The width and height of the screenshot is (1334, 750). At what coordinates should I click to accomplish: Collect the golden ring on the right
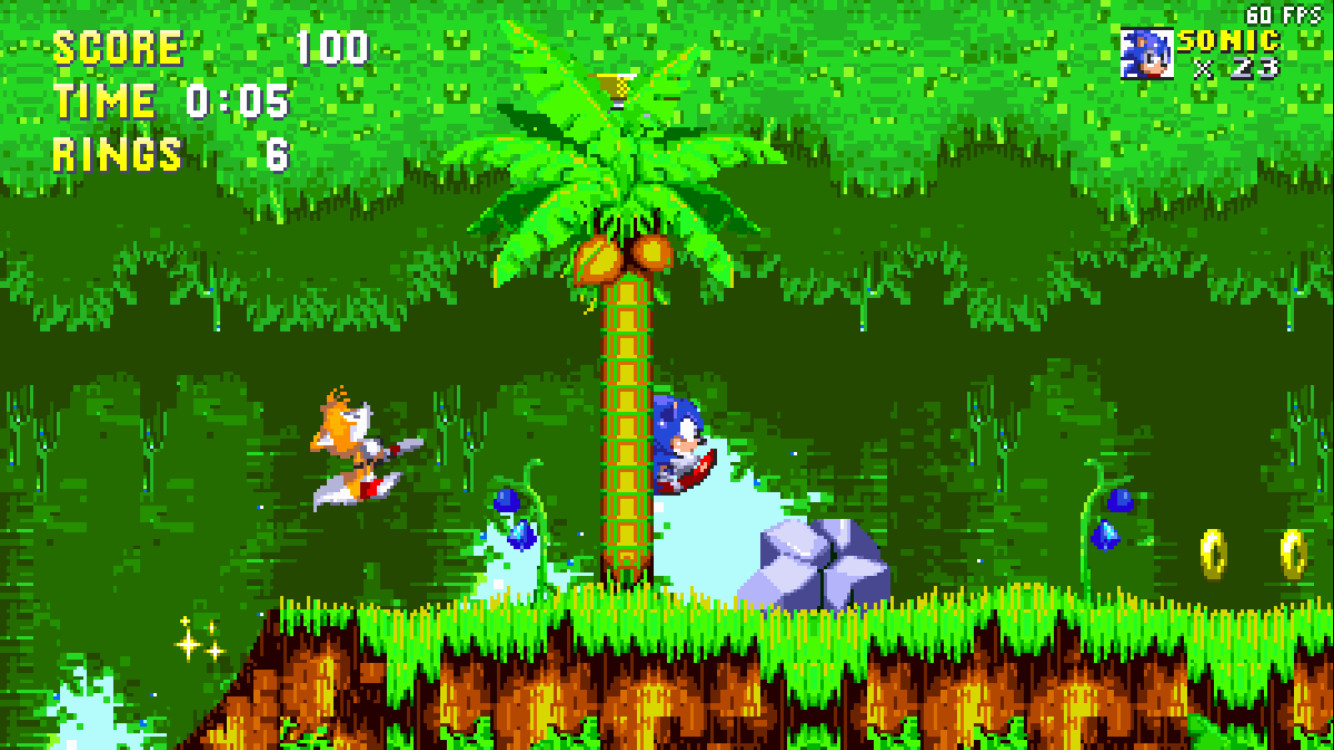coord(1215,553)
